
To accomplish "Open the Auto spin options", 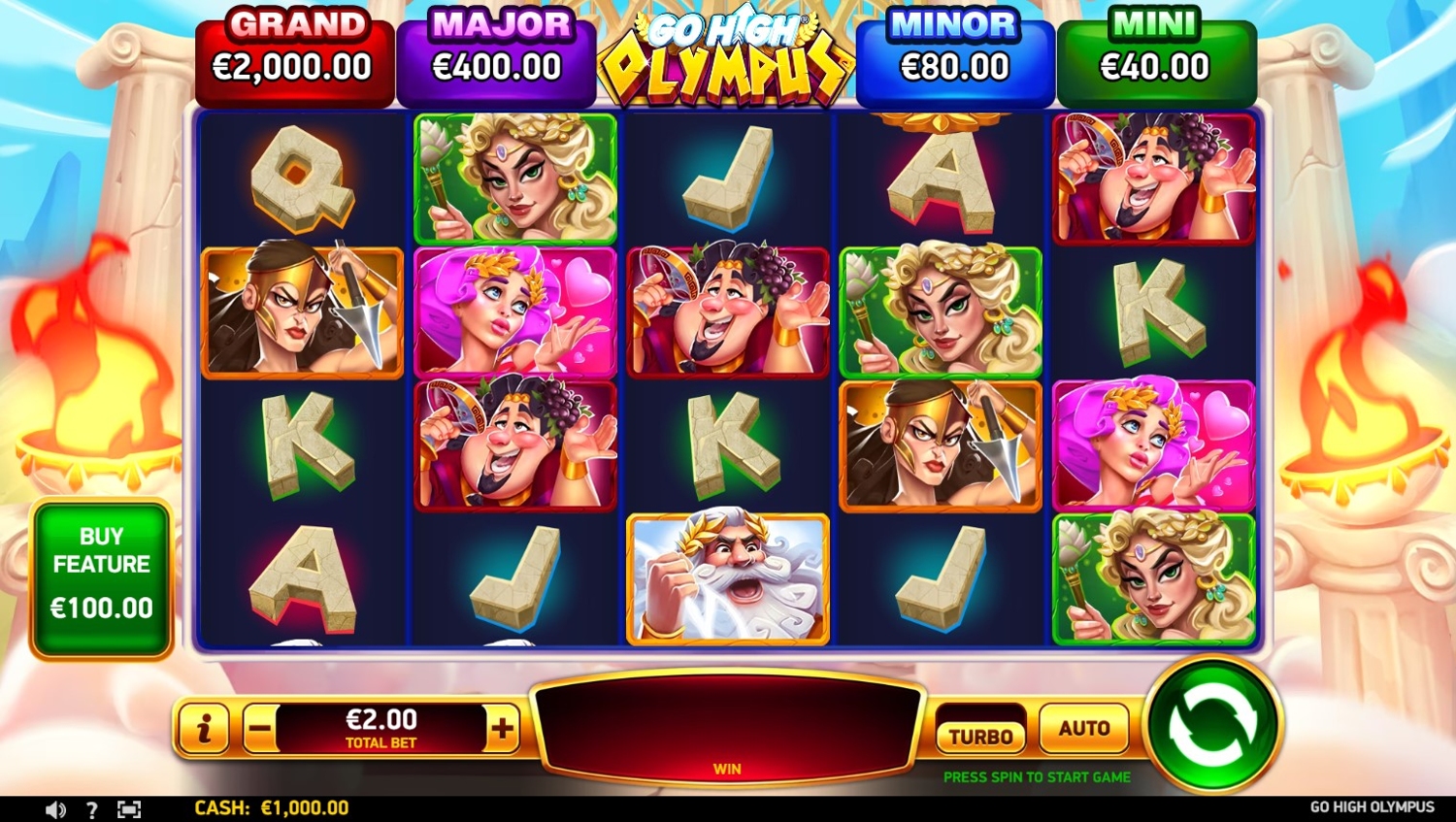I will pyautogui.click(x=1083, y=728).
